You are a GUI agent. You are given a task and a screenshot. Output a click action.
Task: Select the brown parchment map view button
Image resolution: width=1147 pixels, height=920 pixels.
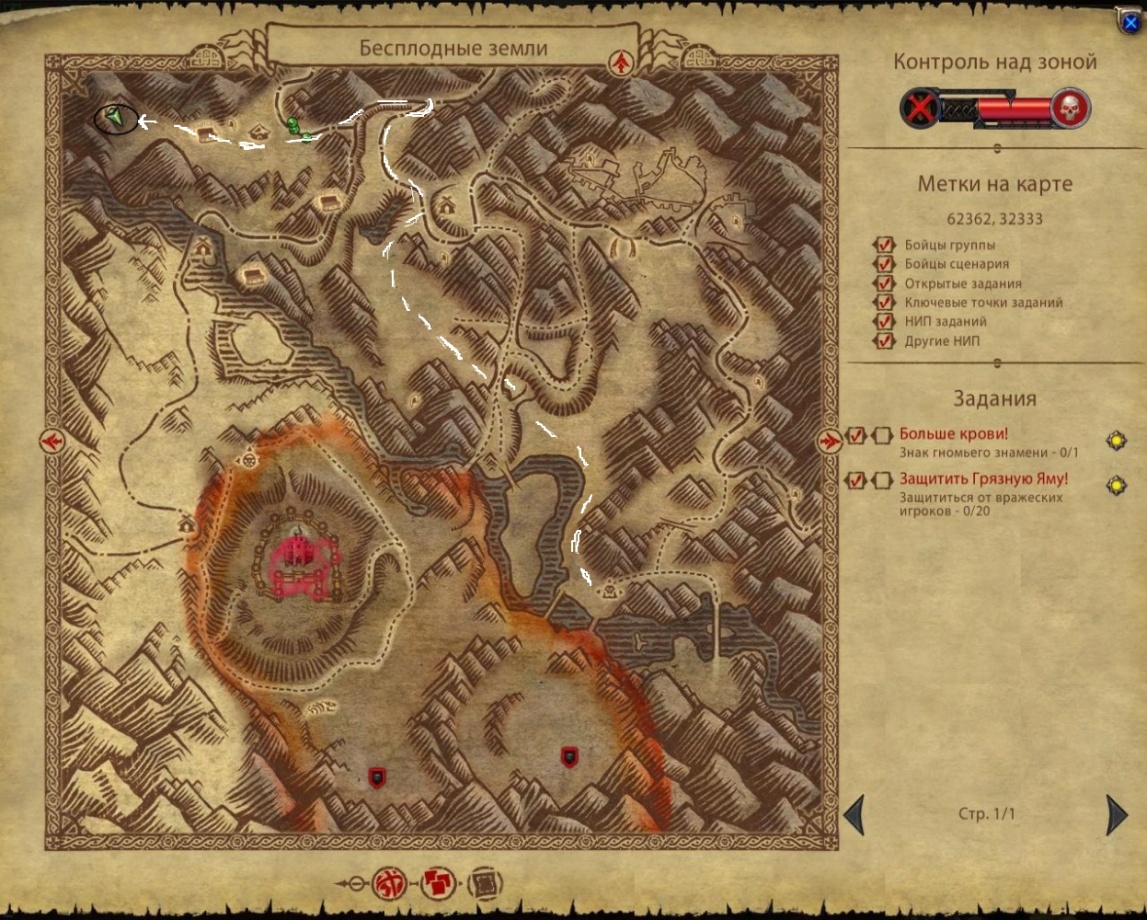485,883
